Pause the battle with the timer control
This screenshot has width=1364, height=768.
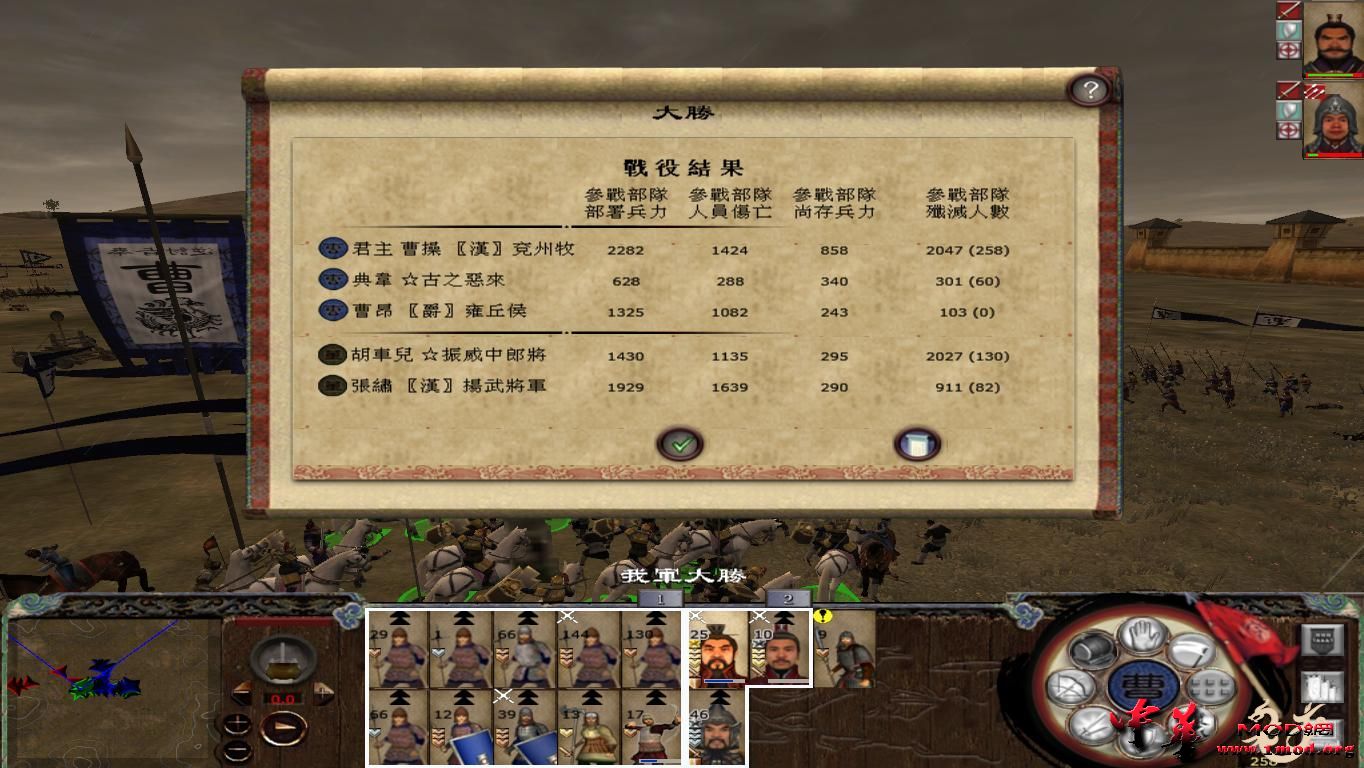[x=283, y=661]
